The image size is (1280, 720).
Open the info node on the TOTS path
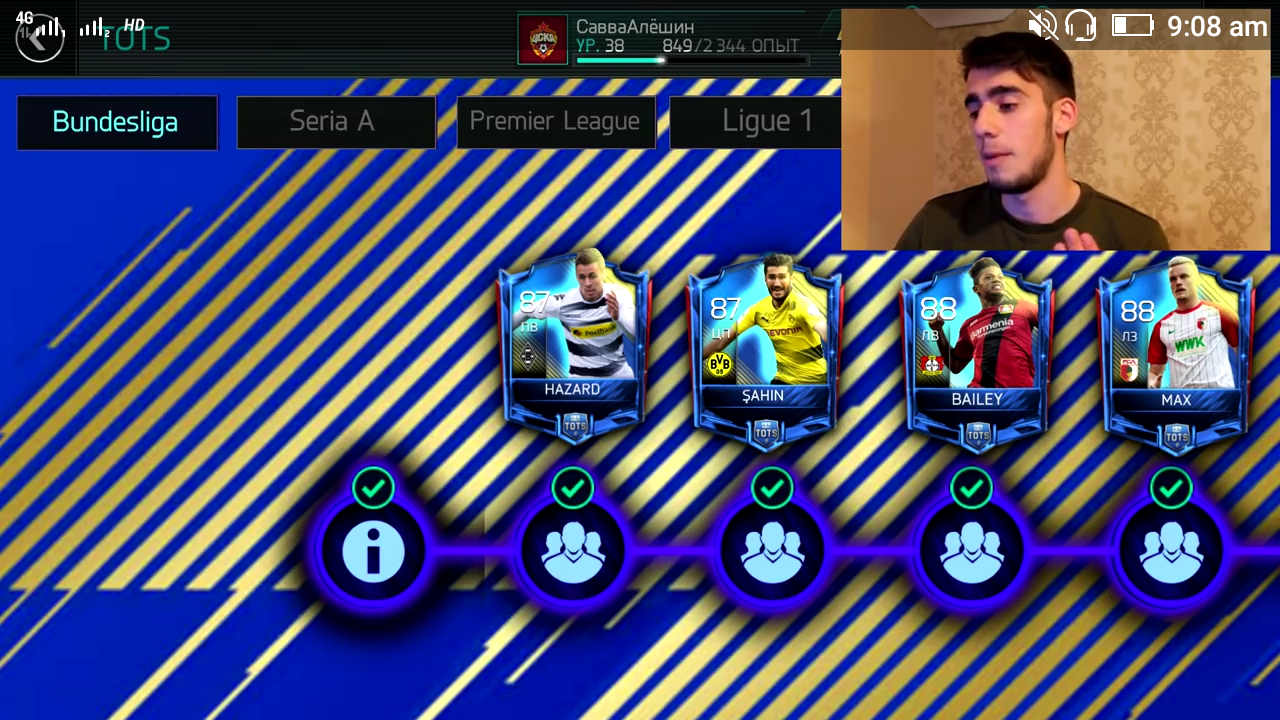374,550
